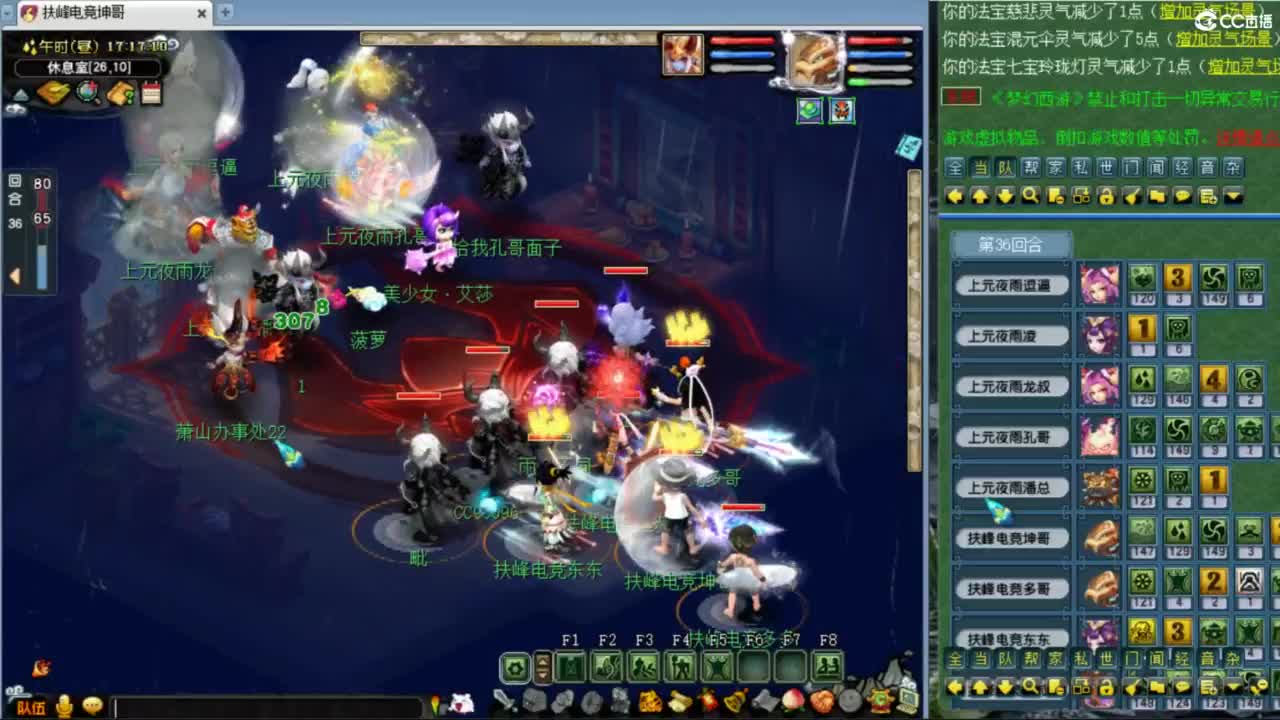Open the chat search magnifier icon
Screen dimensions: 1280x720
[x=1029, y=196]
